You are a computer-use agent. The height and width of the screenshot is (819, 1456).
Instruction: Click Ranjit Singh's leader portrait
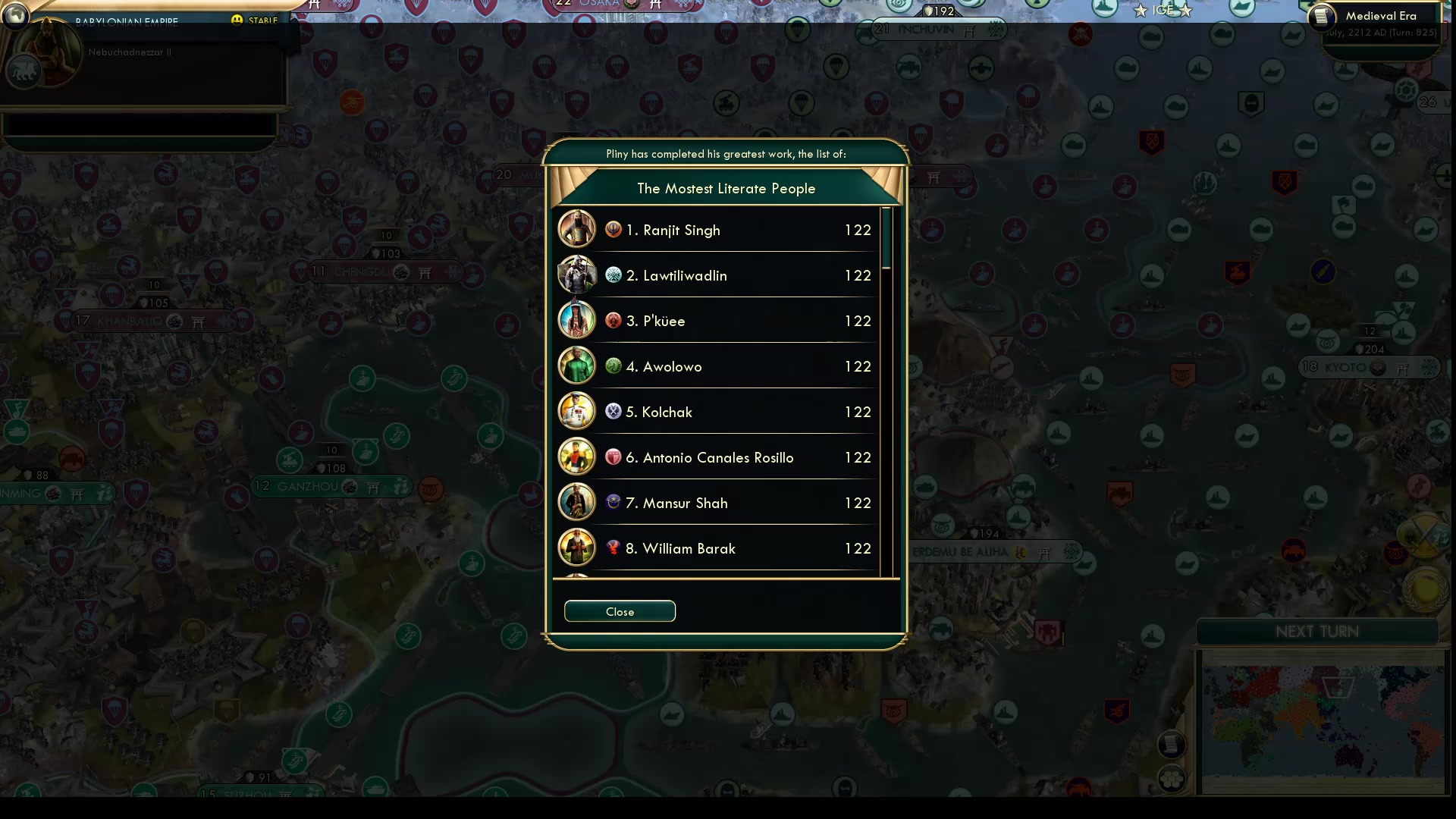pyautogui.click(x=576, y=229)
